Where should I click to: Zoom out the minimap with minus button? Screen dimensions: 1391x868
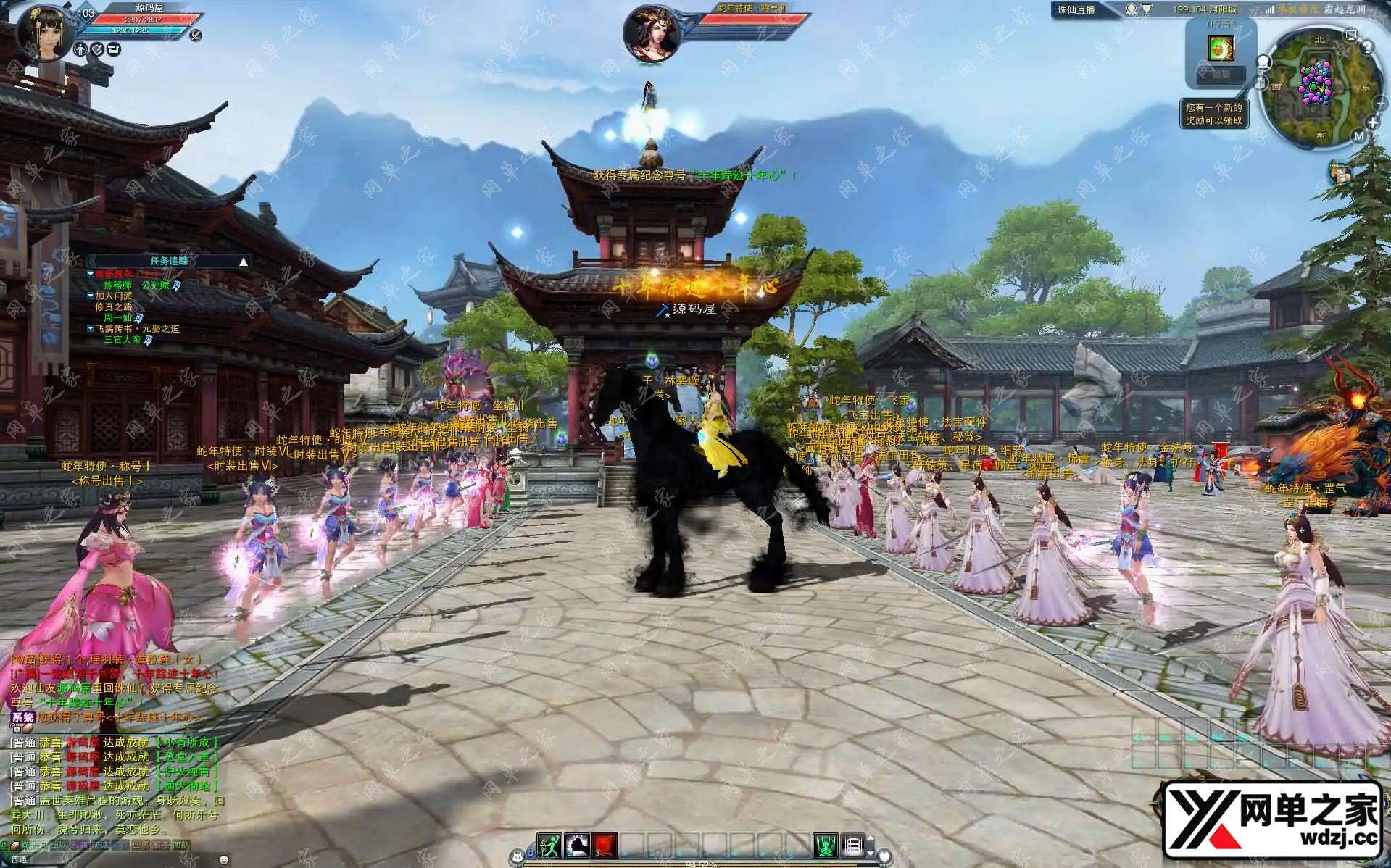point(1379,104)
